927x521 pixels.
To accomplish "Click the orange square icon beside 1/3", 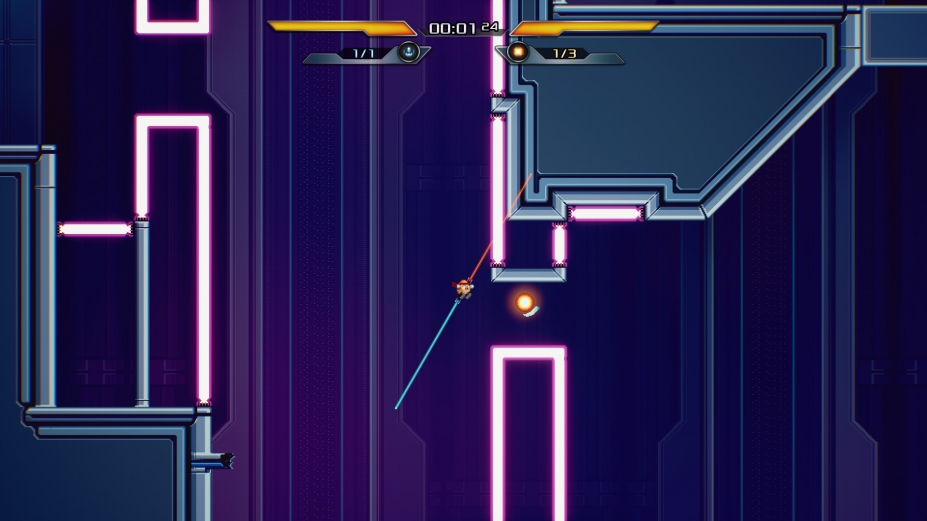I will 518,52.
